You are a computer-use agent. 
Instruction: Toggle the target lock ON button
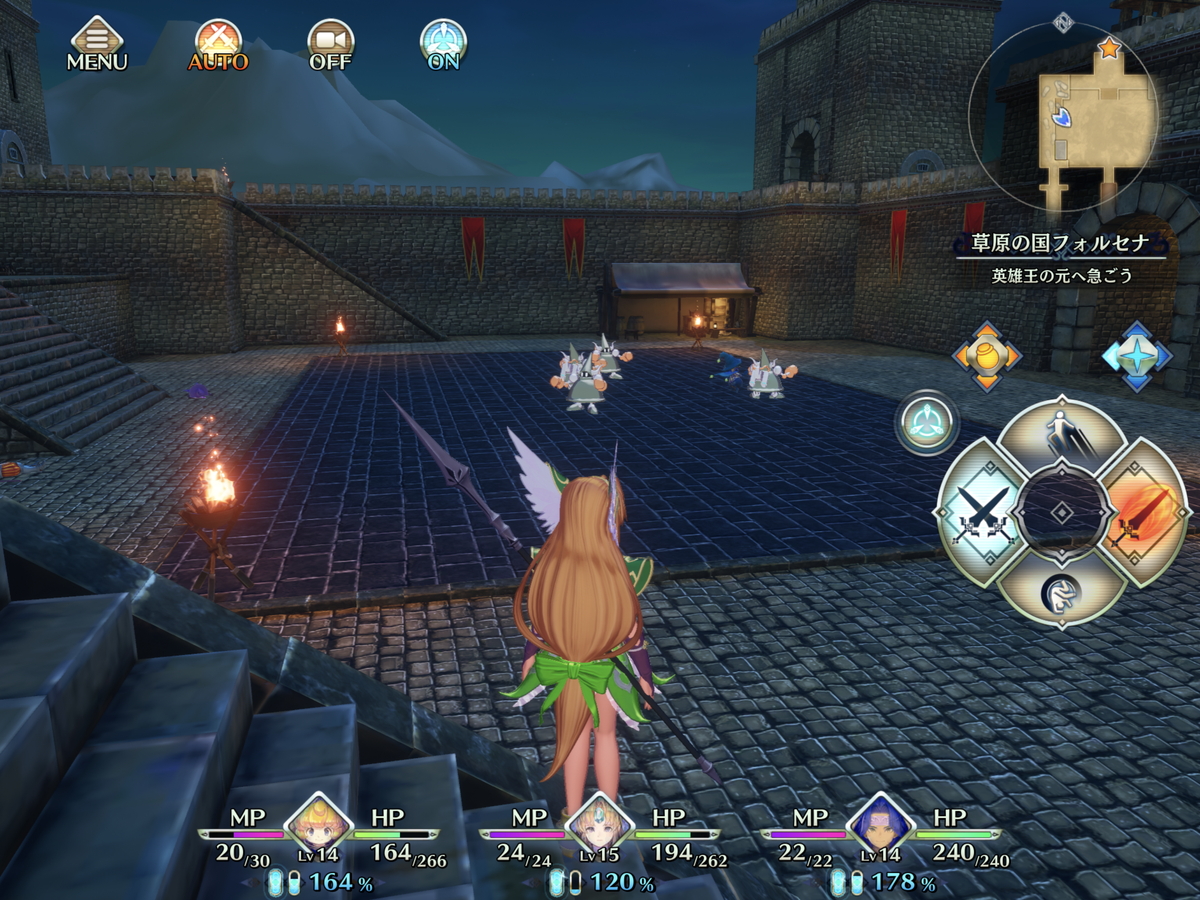click(x=442, y=43)
